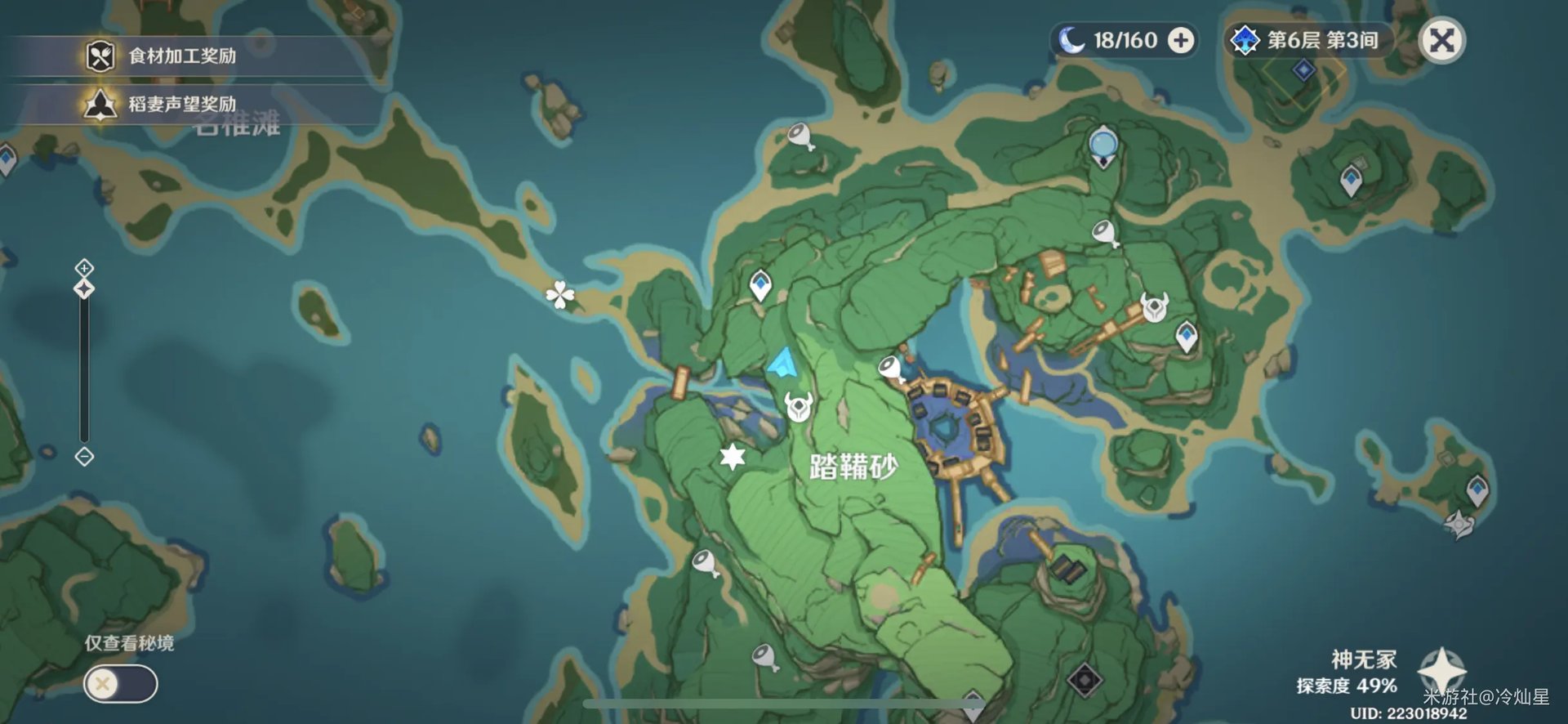Viewport: 1568px width, 724px height.
Task: Open the 食材加工奖励 reminder
Action: coord(181,56)
